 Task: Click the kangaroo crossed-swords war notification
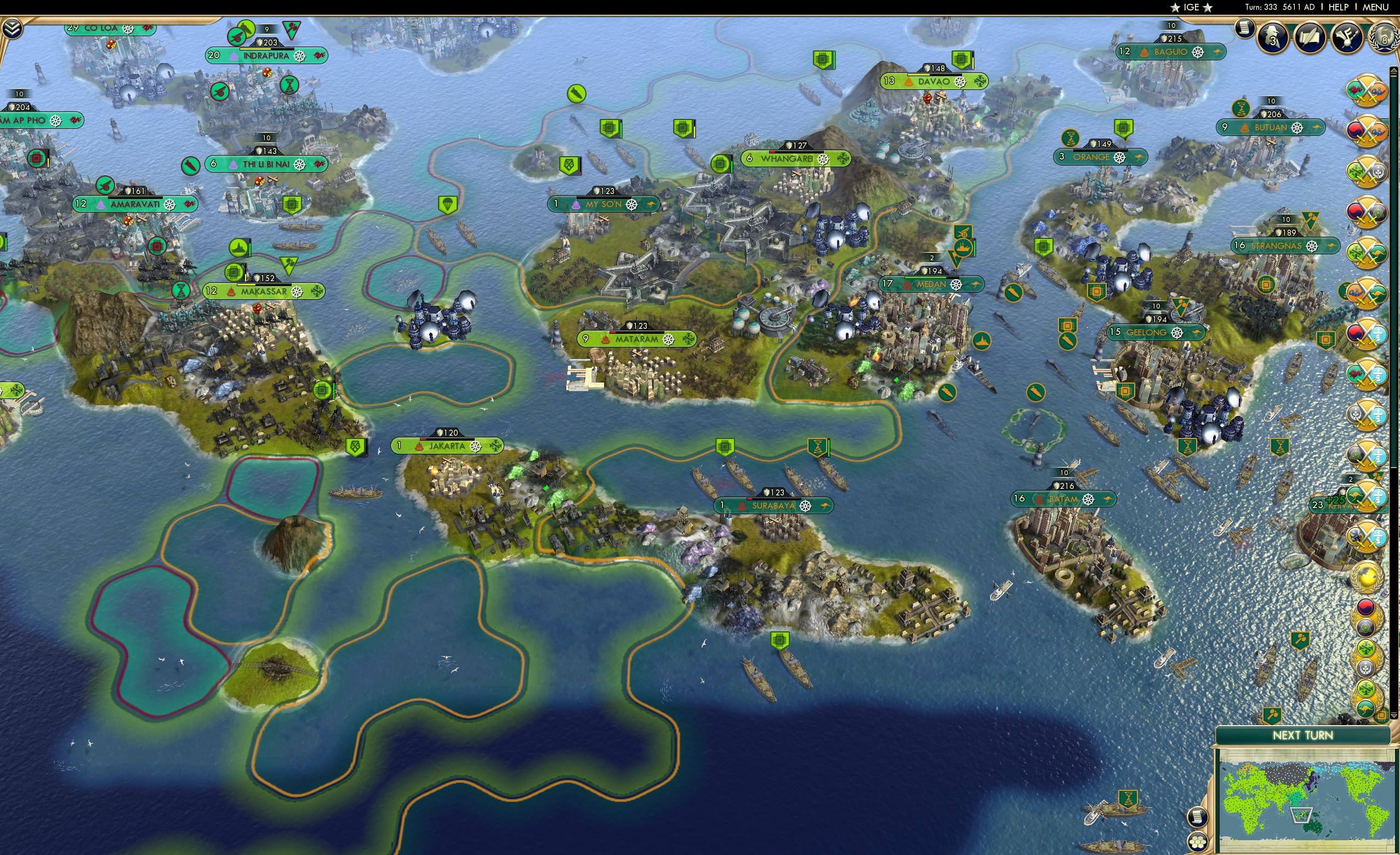1368,253
